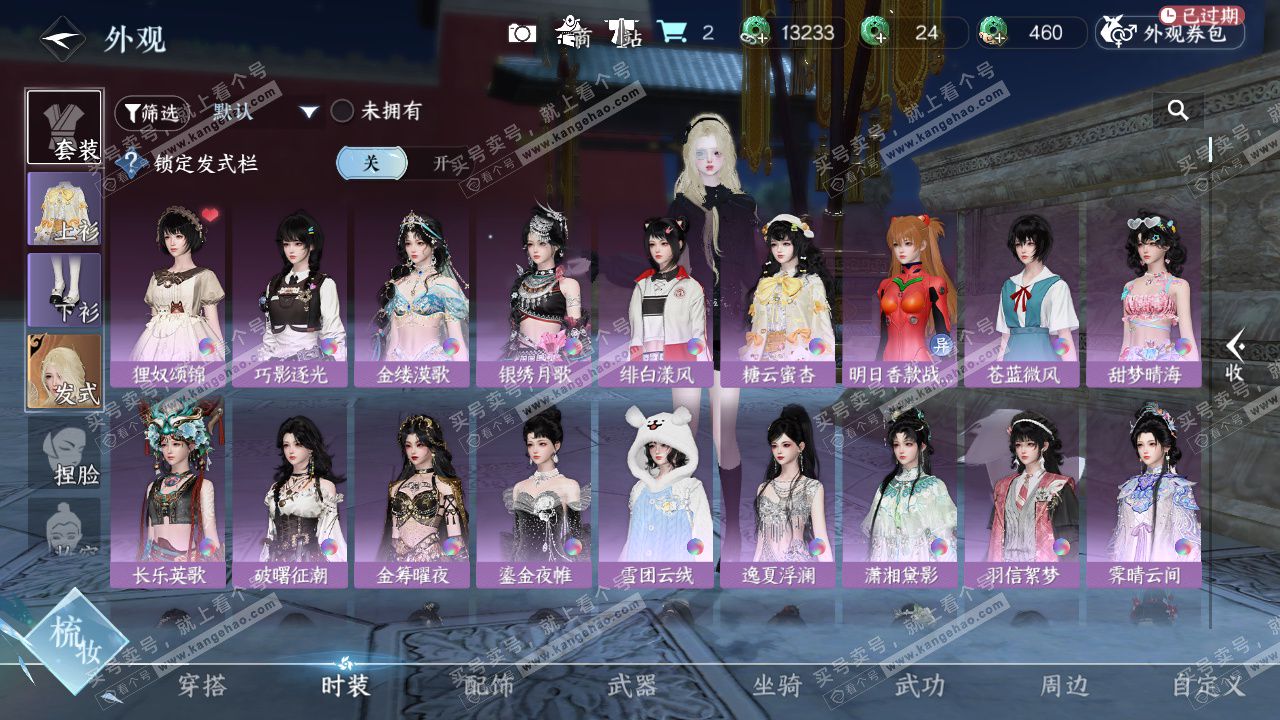Toggle the 未拥有 checkbox
The height and width of the screenshot is (720, 1280).
point(343,111)
